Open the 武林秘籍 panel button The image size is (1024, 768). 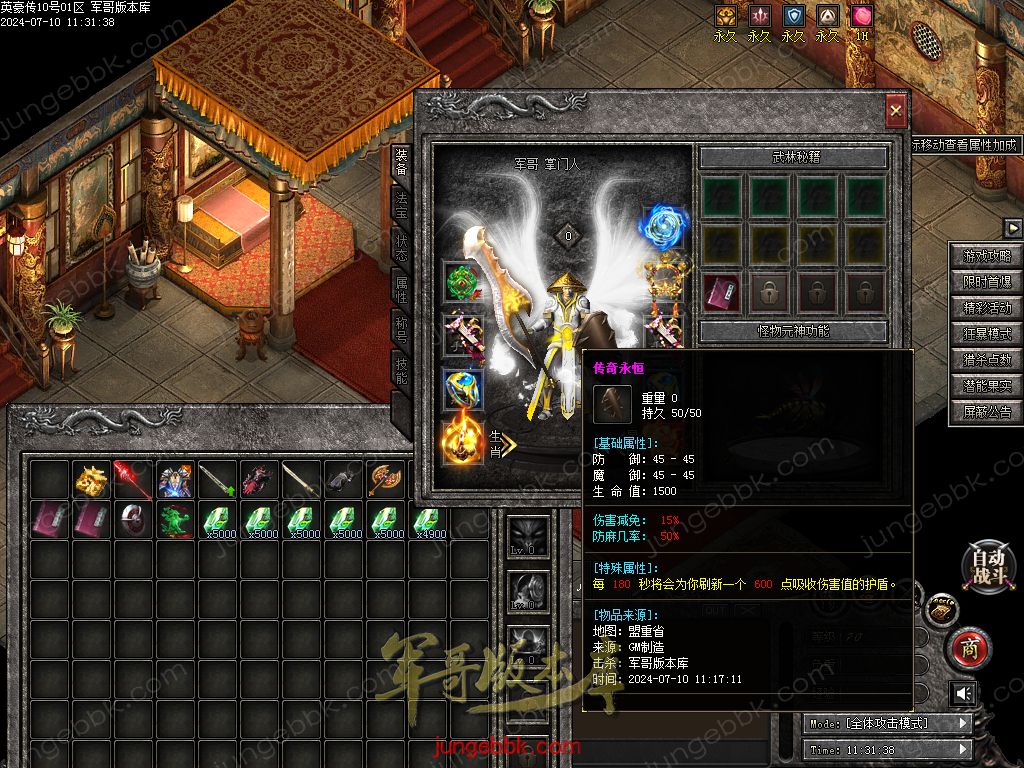(793, 158)
